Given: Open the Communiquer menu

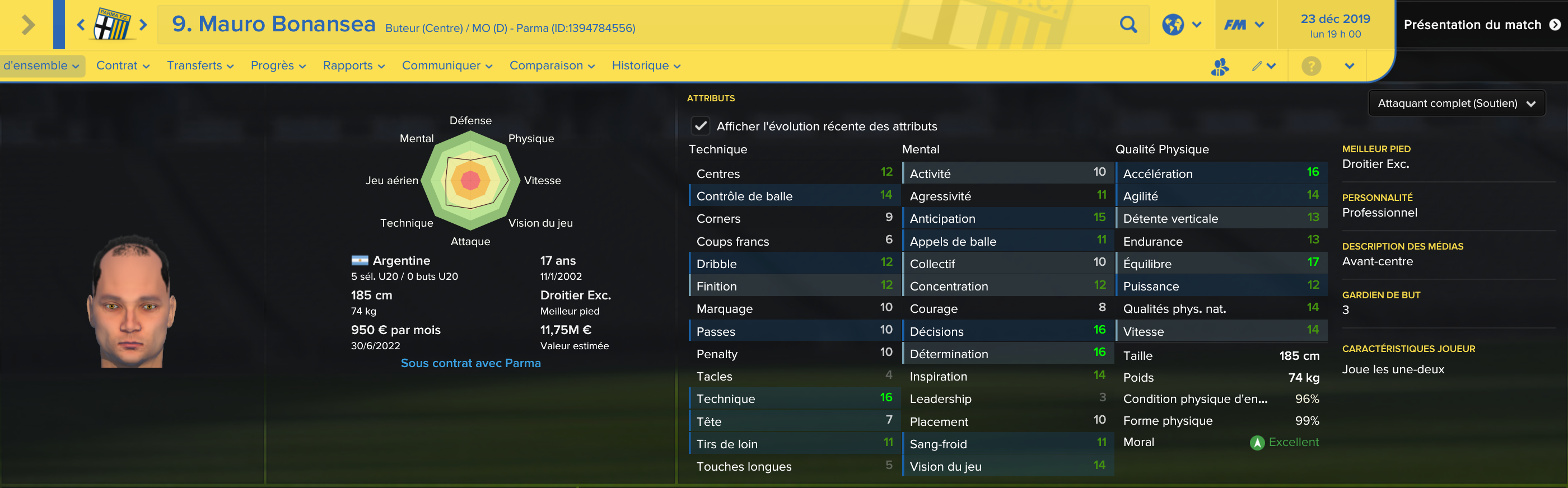Looking at the screenshot, I should coord(447,65).
